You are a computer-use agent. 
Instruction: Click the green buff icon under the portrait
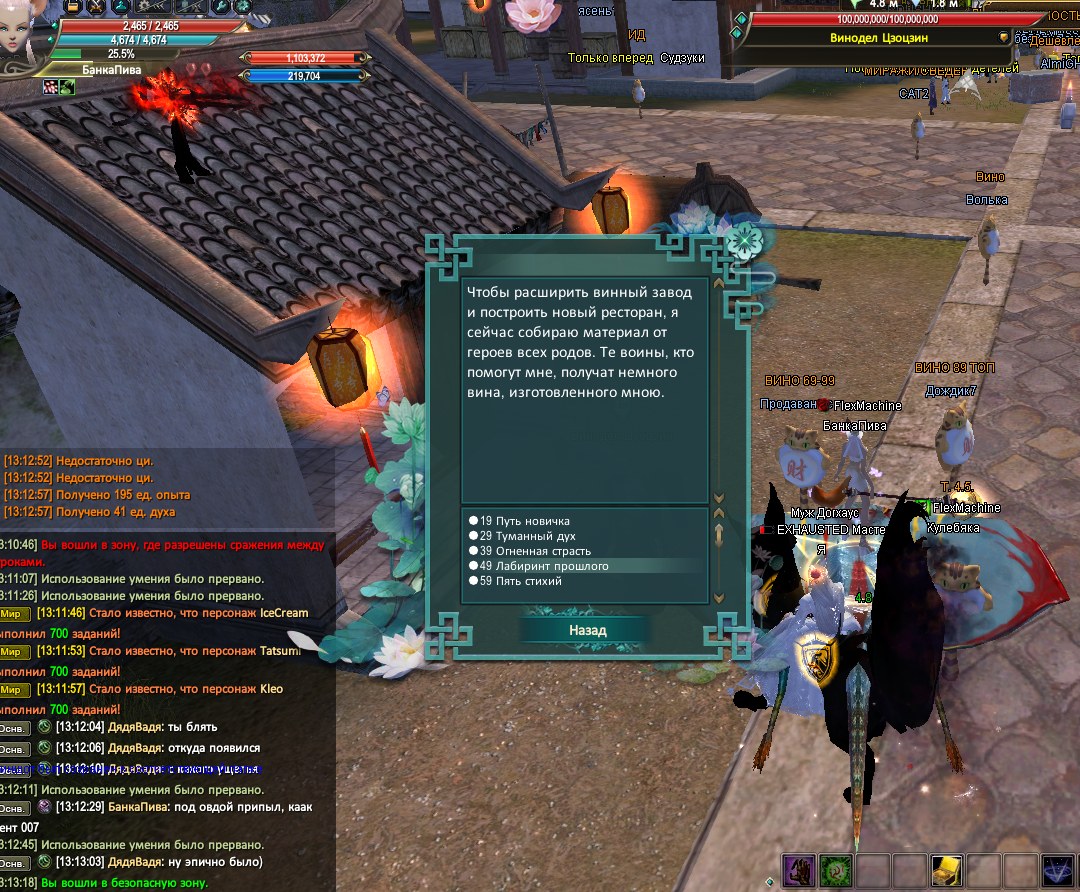(67, 87)
